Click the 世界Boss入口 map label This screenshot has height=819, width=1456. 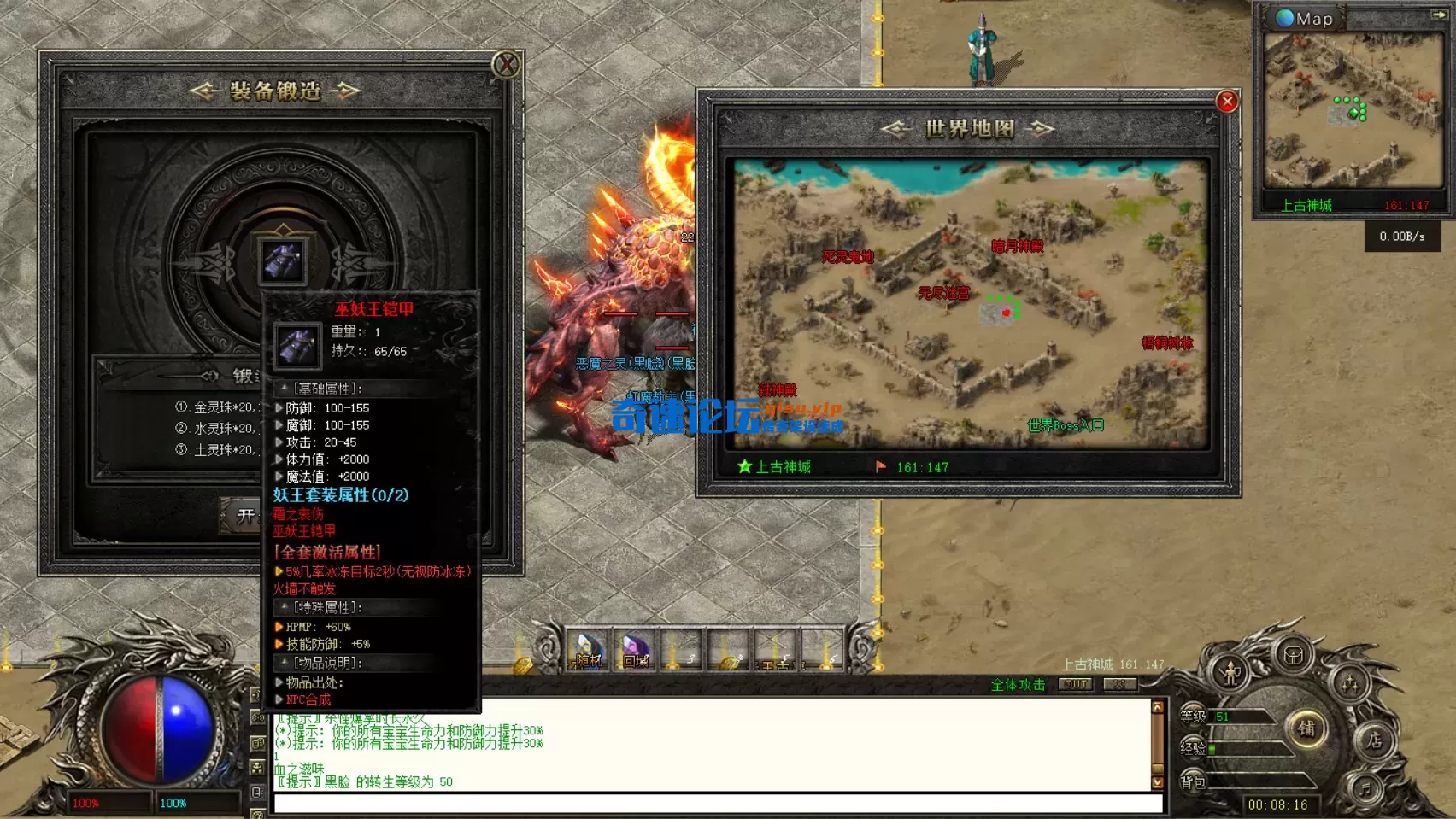(1066, 425)
